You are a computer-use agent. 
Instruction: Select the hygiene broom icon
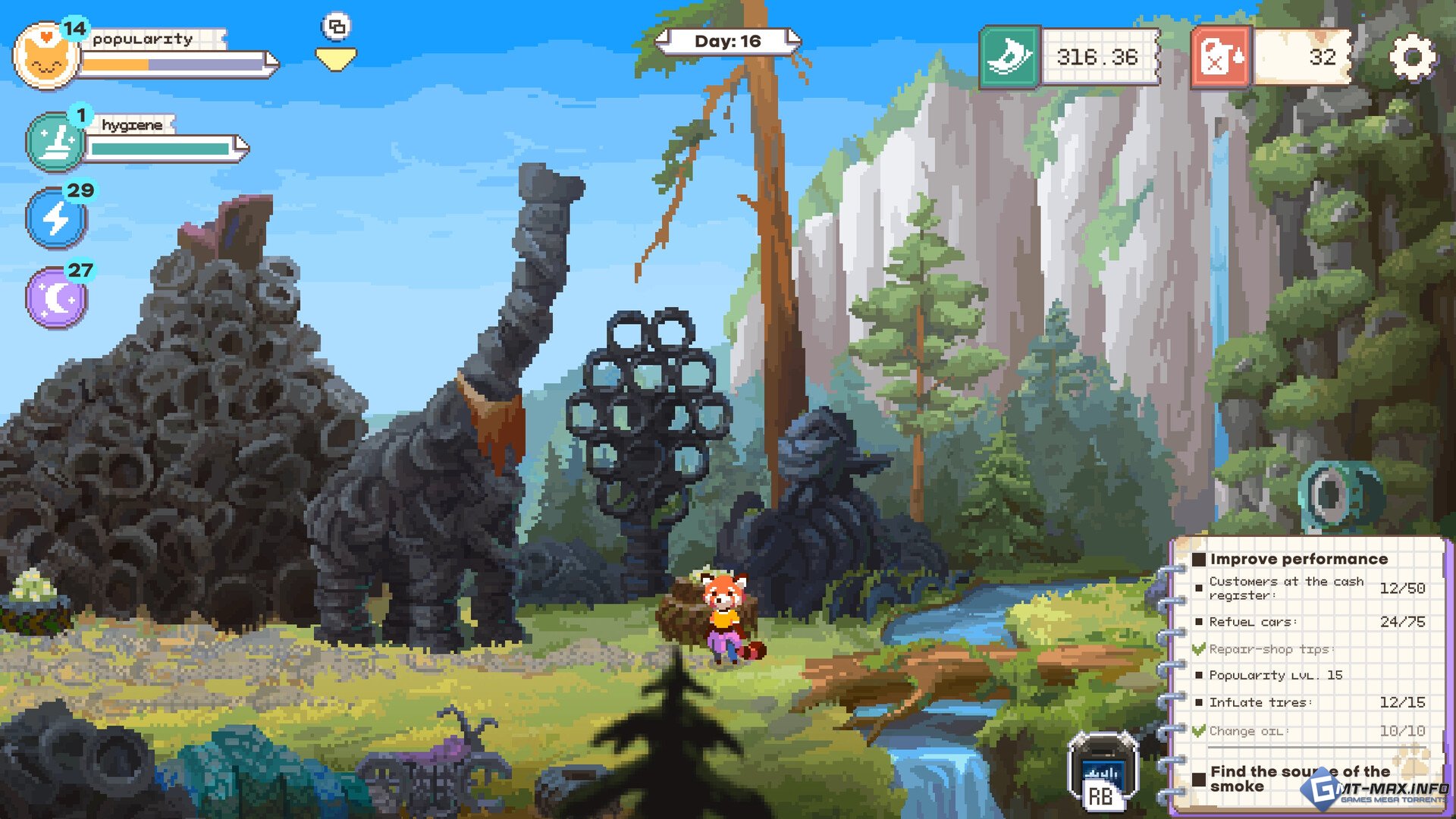[x=55, y=142]
